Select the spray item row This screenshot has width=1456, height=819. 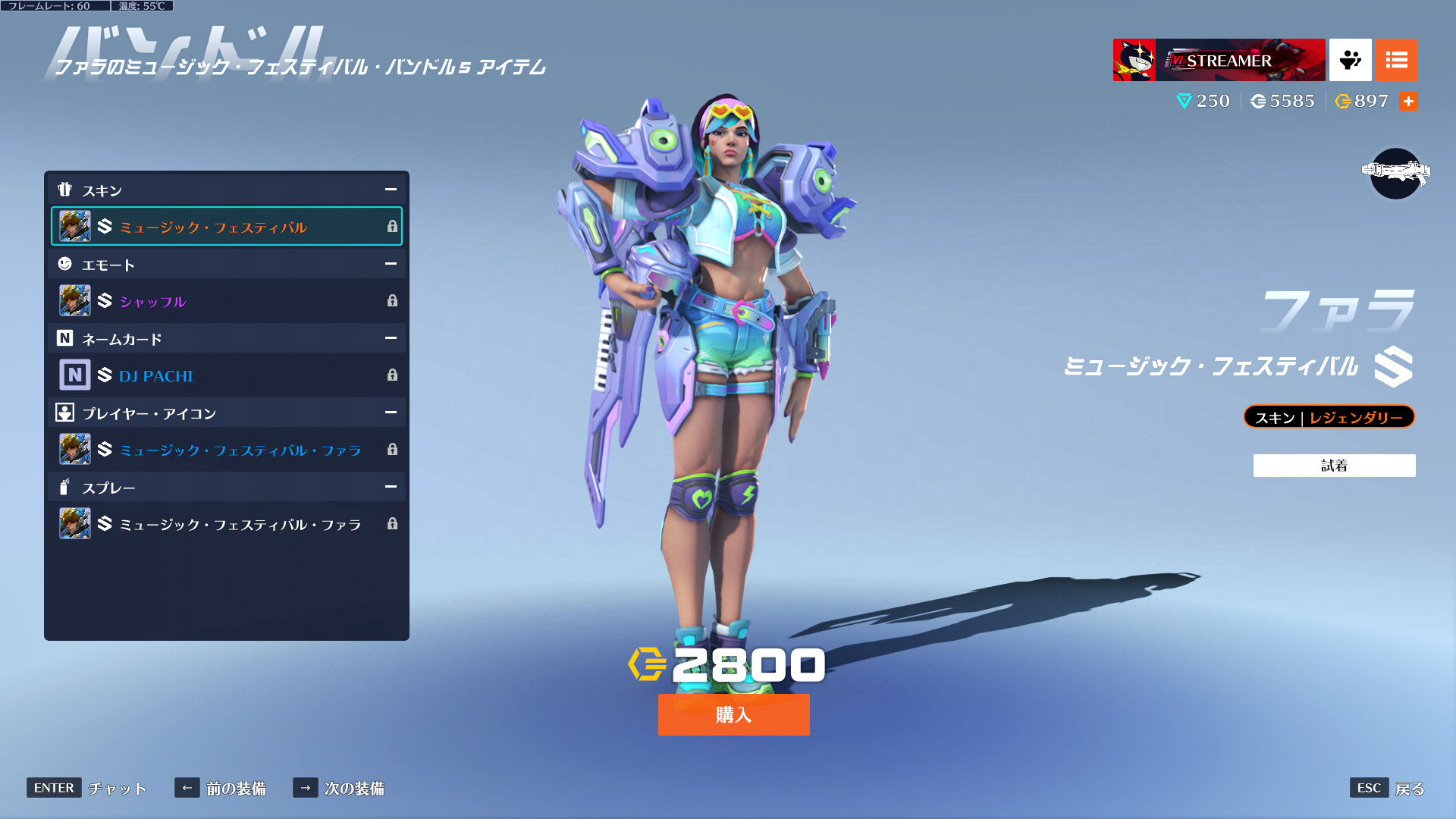pos(226,524)
